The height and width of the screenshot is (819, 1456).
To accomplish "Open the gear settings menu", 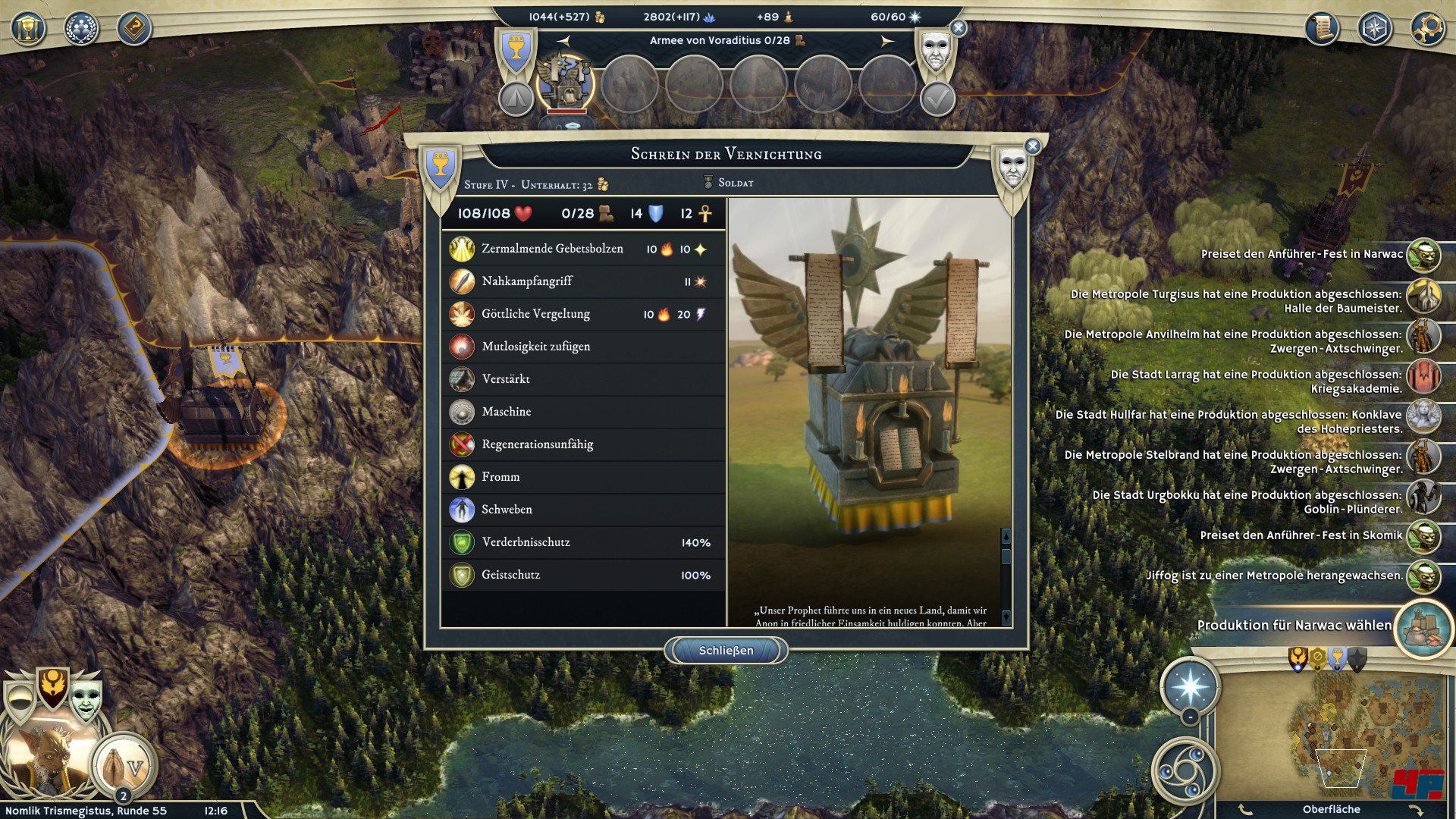I will tap(1427, 29).
